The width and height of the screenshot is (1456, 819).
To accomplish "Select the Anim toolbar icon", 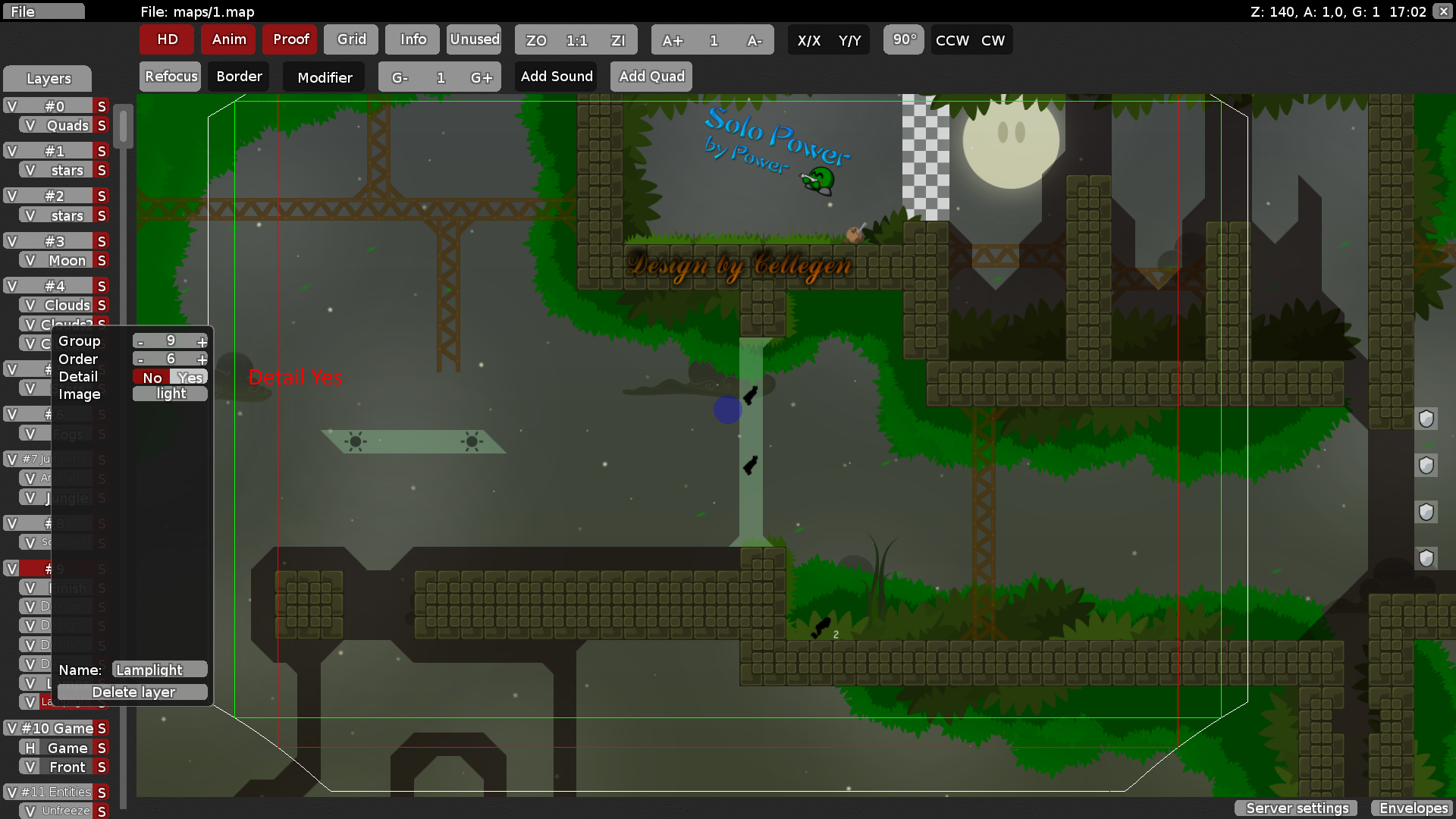I will pyautogui.click(x=228, y=39).
